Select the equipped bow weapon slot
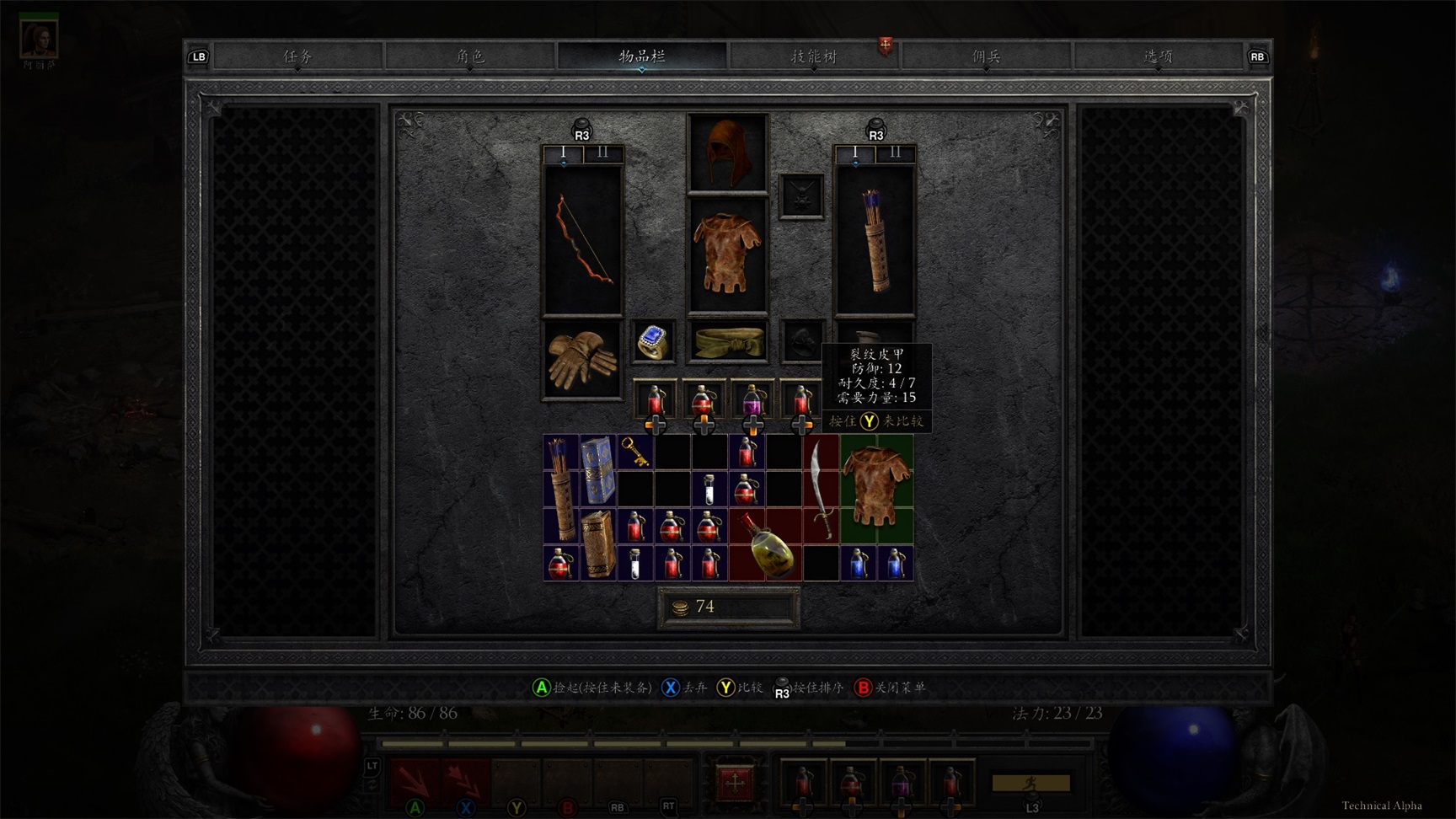1456x819 pixels. pyautogui.click(x=583, y=240)
